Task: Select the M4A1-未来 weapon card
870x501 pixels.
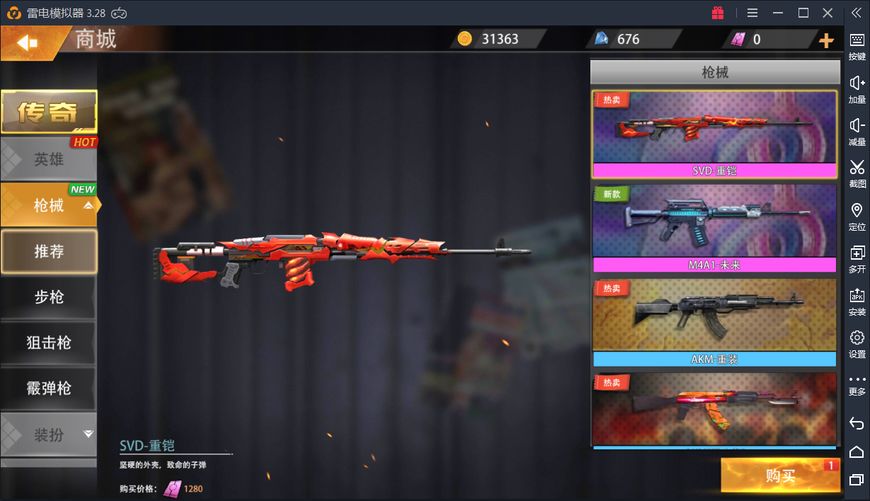Action: 714,227
